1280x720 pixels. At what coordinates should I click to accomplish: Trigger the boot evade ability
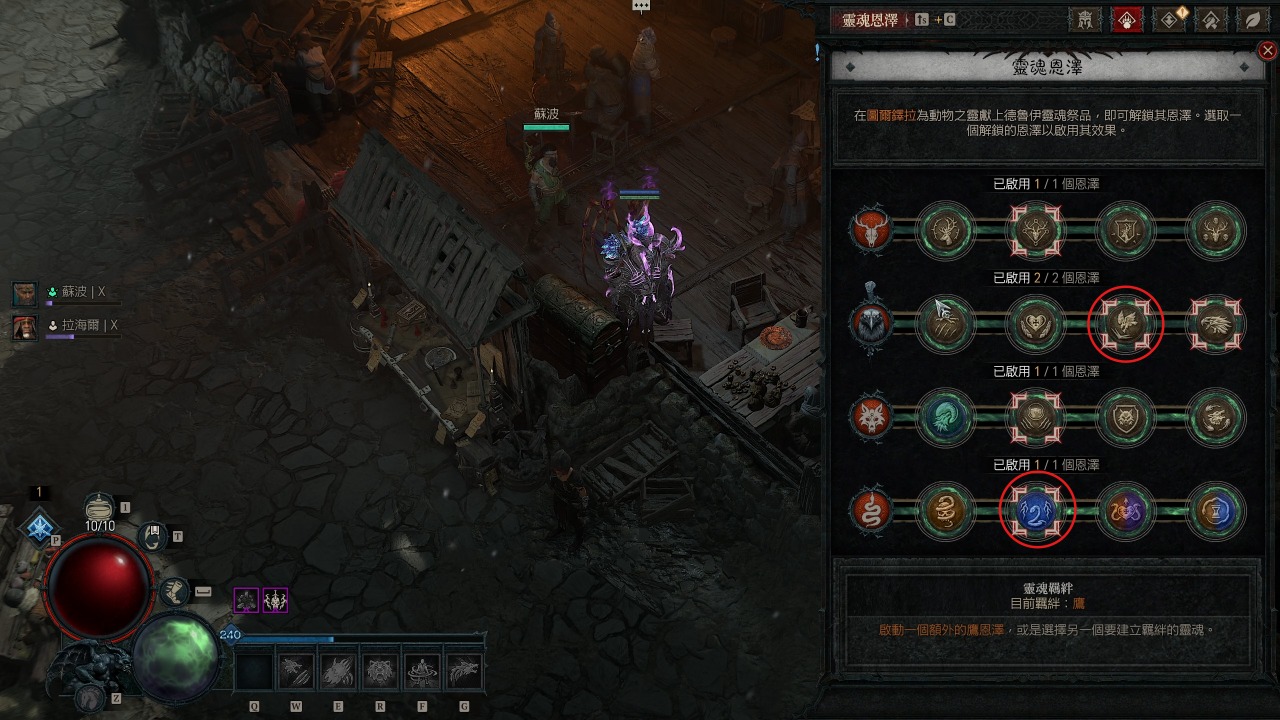(175, 591)
